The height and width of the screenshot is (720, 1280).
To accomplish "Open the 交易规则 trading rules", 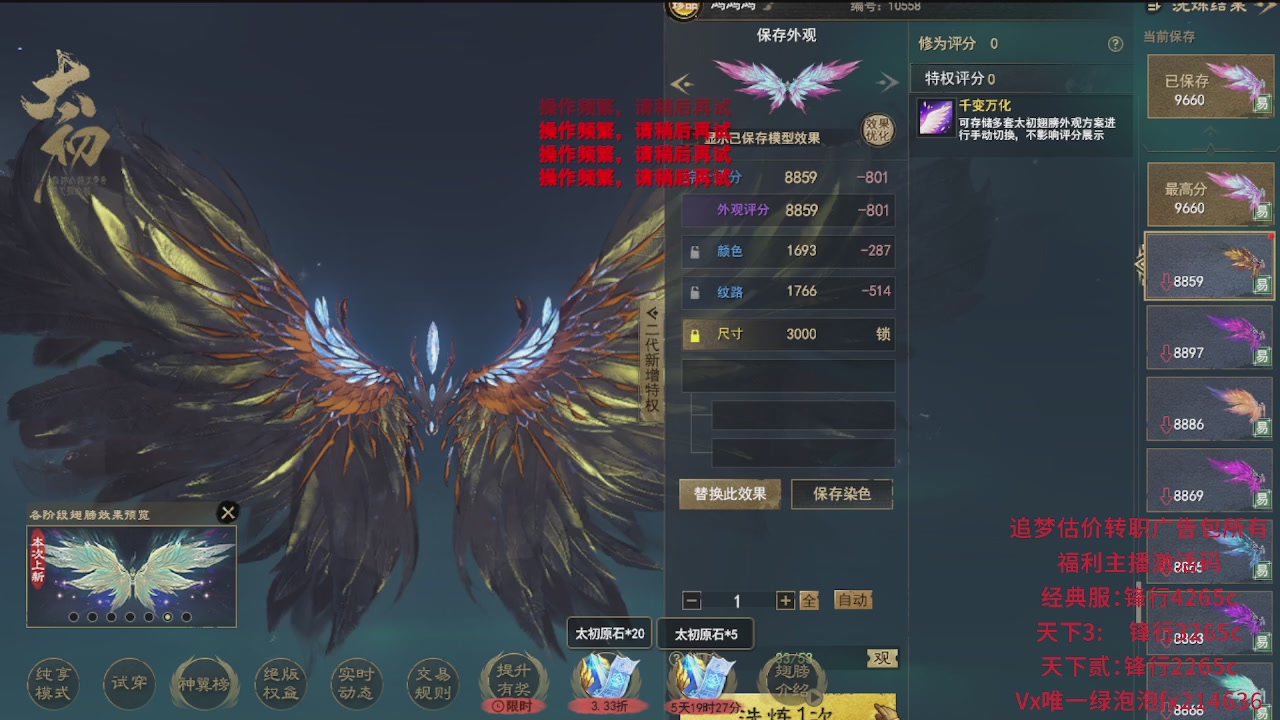I will (432, 684).
